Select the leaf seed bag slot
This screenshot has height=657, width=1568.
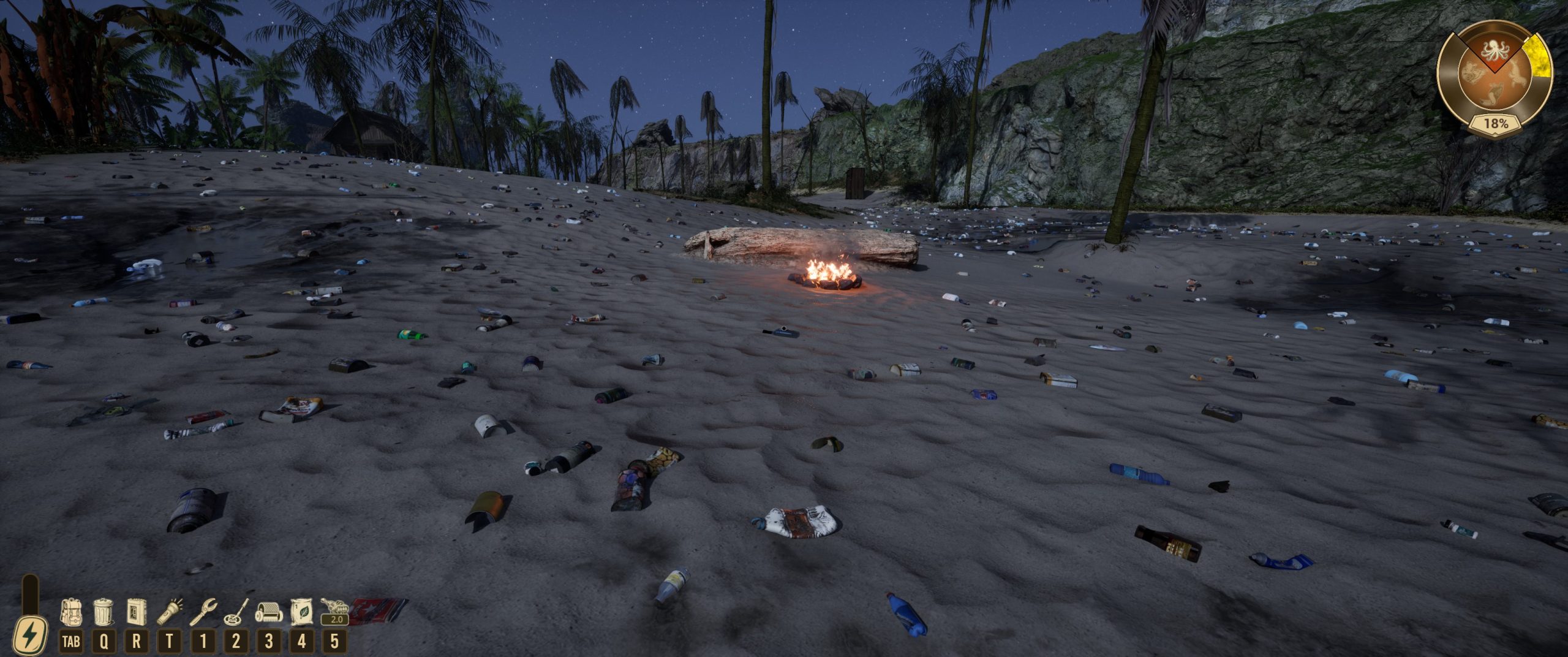[x=301, y=612]
